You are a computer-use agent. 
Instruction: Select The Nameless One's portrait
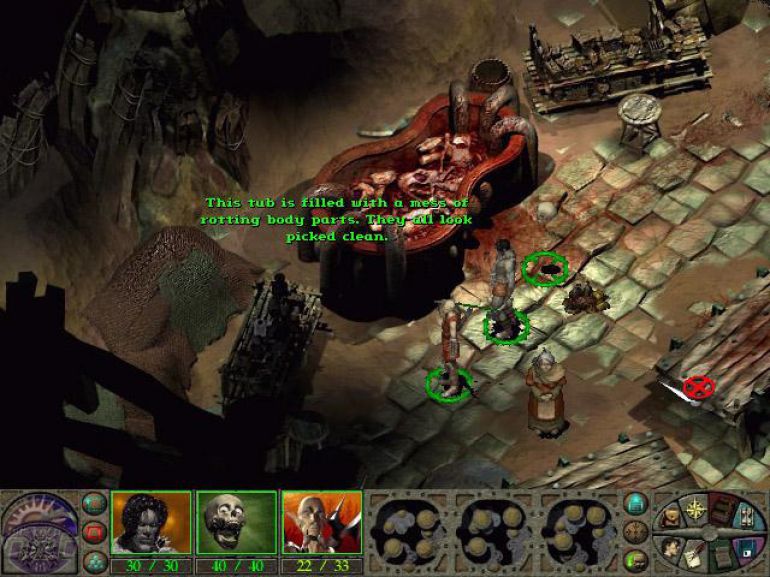click(x=151, y=521)
